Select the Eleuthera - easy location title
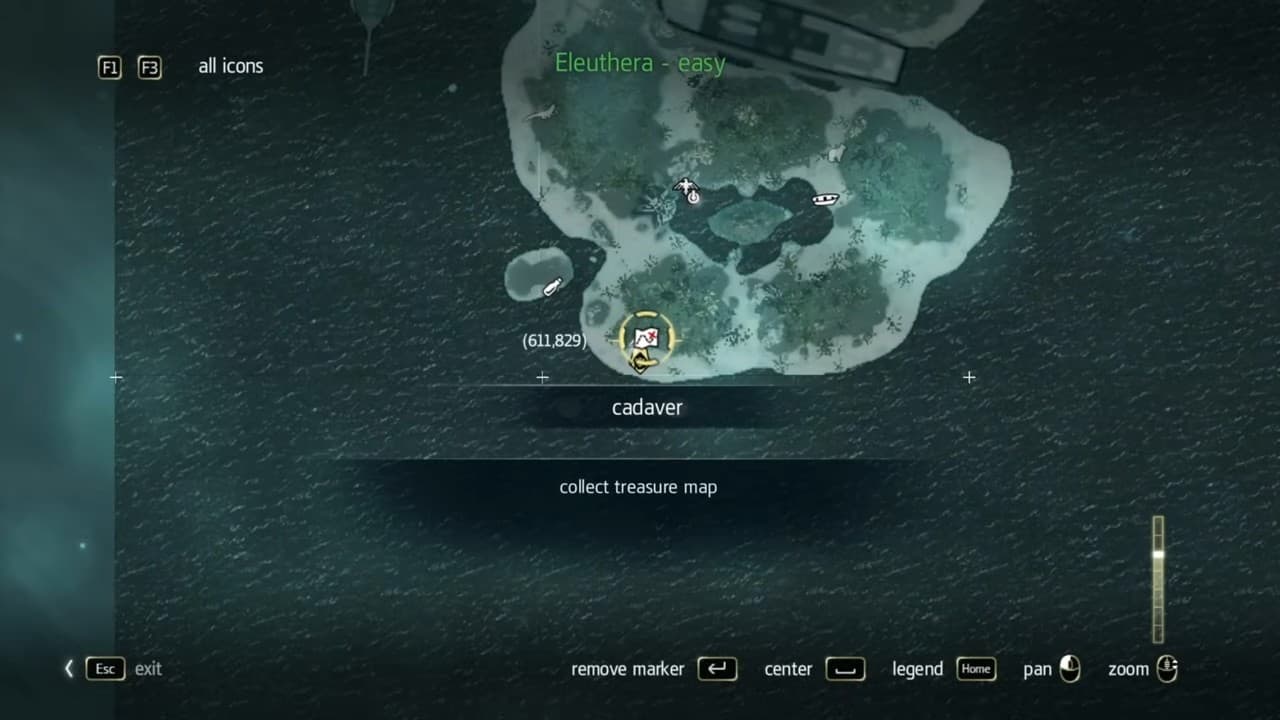The height and width of the screenshot is (720, 1280). [x=640, y=62]
